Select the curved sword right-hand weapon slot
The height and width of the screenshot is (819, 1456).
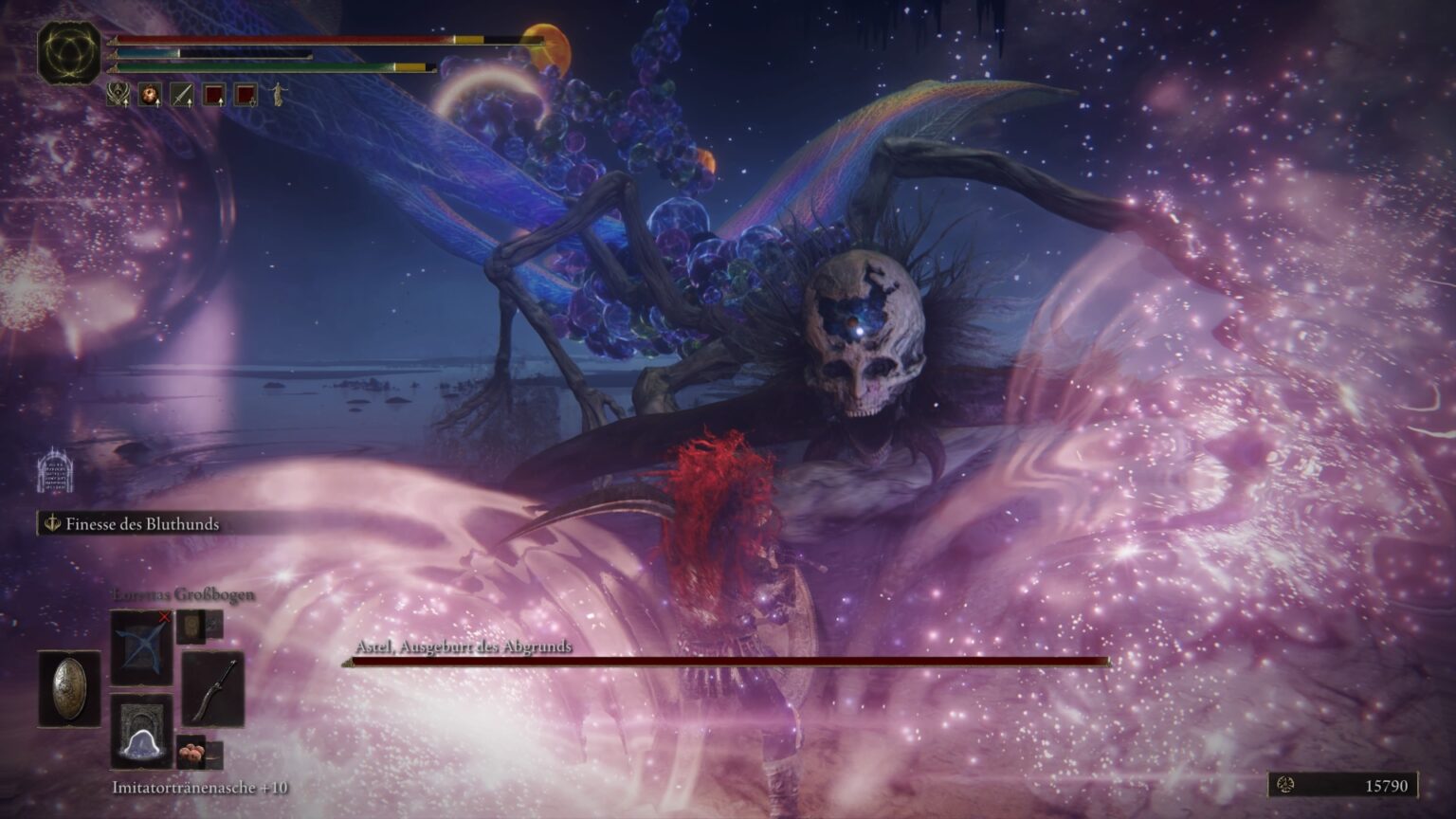[212, 690]
